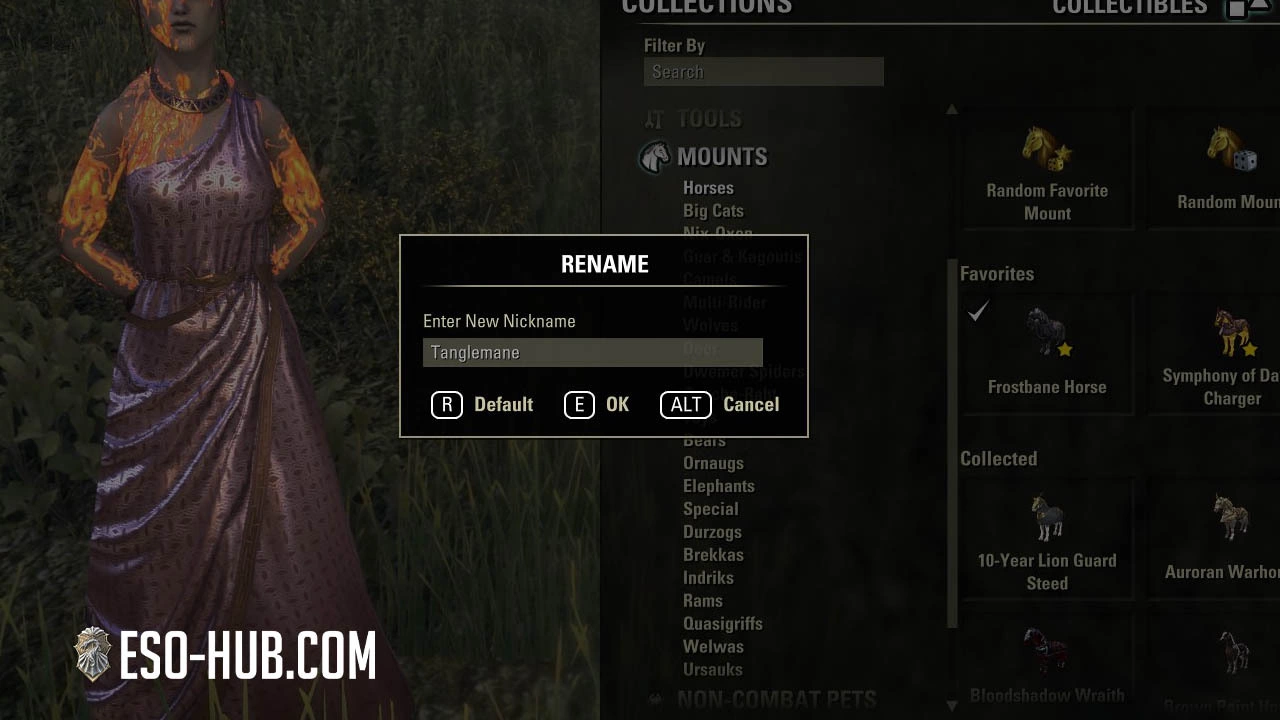The width and height of the screenshot is (1280, 720).
Task: Open the Special mounts subcategory
Action: click(x=710, y=509)
